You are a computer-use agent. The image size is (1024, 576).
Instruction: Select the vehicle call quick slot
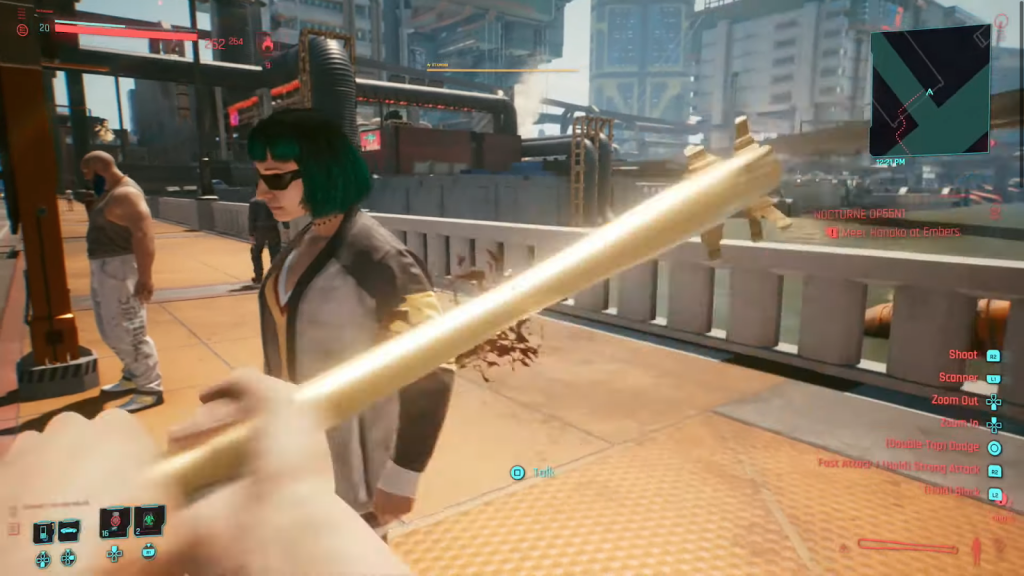69,530
